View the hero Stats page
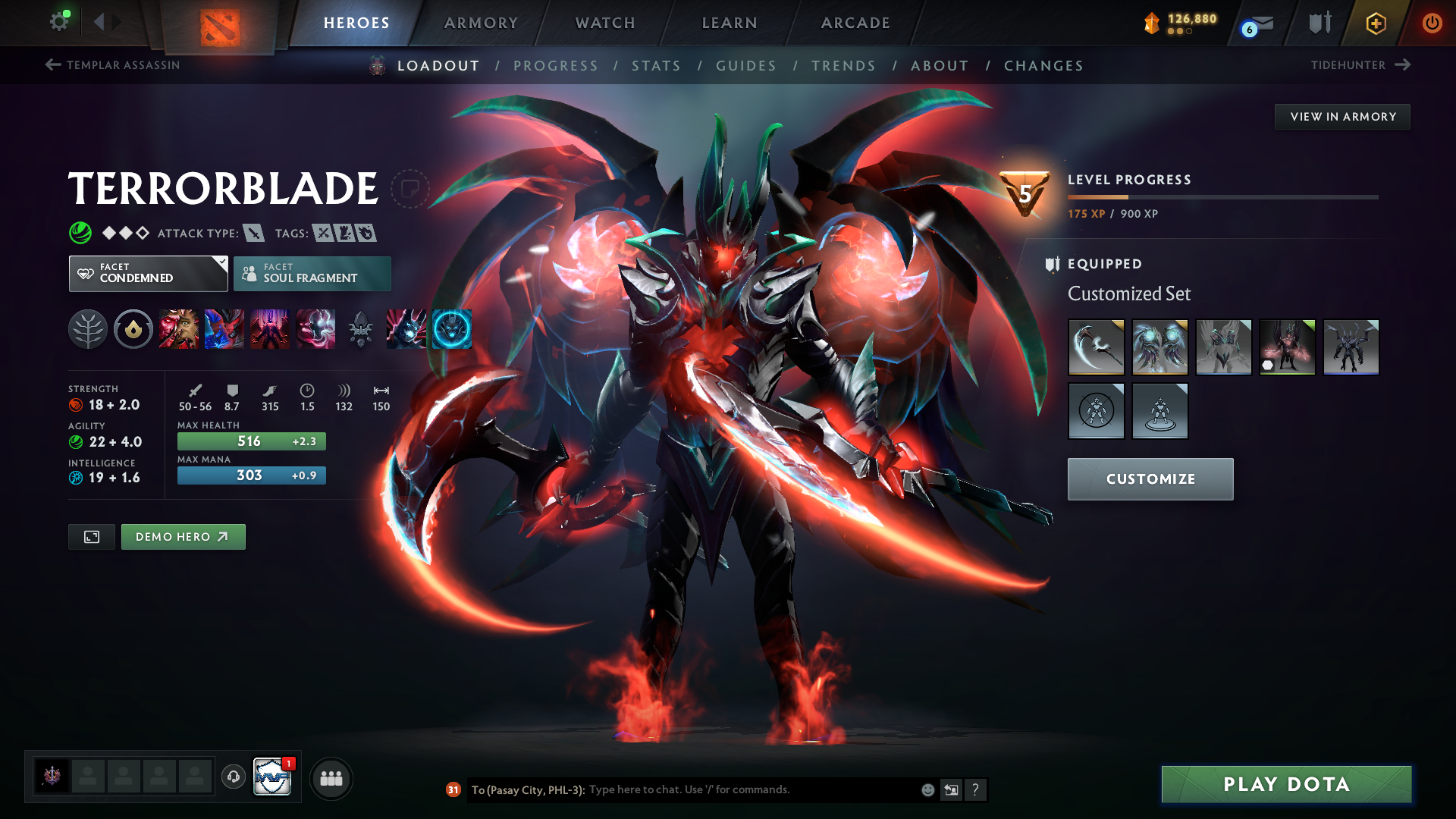The image size is (1456, 819). point(656,66)
